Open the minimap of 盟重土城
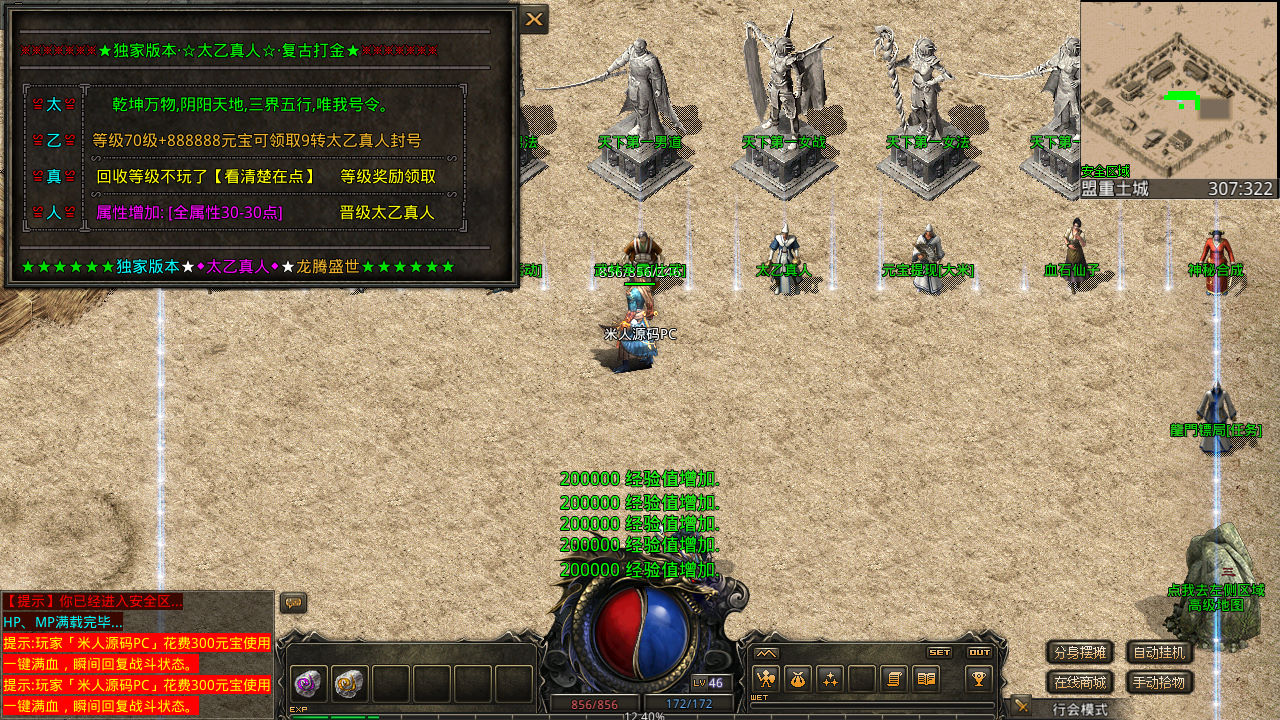Viewport: 1280px width, 720px height. coord(1178,90)
